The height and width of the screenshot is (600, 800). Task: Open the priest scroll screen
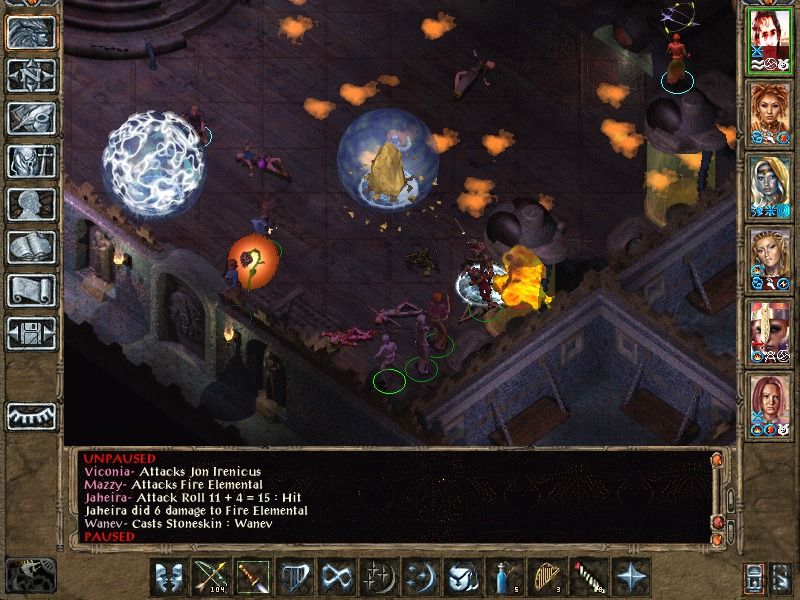(x=31, y=289)
